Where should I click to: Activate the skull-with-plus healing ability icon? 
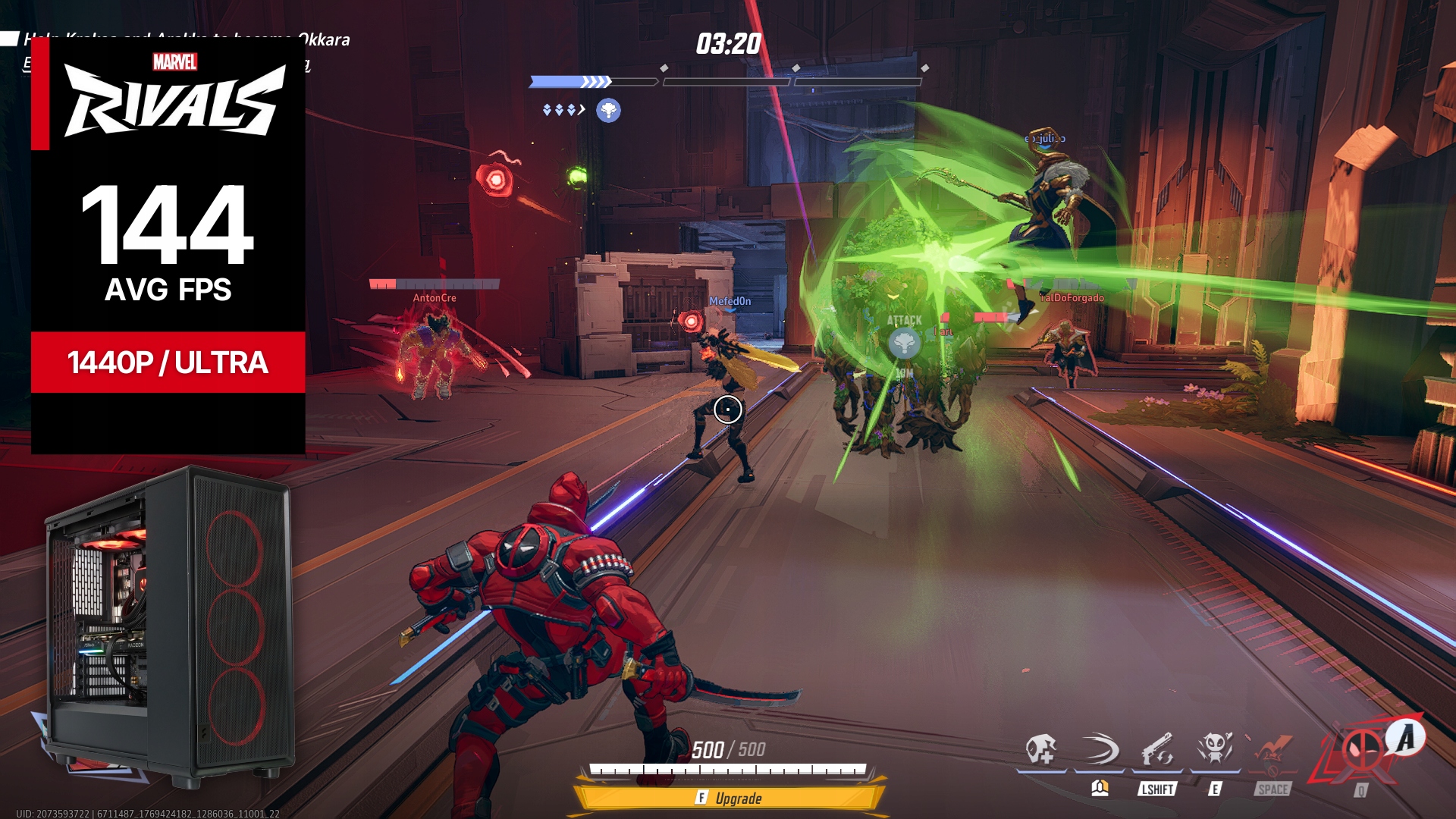click(x=1040, y=750)
